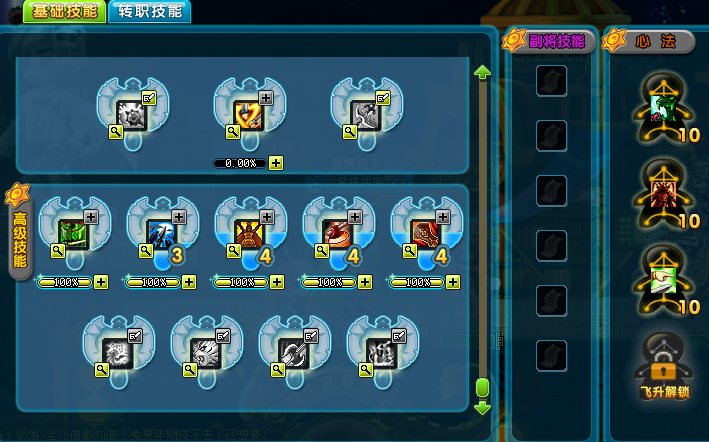709x442 pixels.
Task: Select the green armored warrior skill icon
Action: 72,232
